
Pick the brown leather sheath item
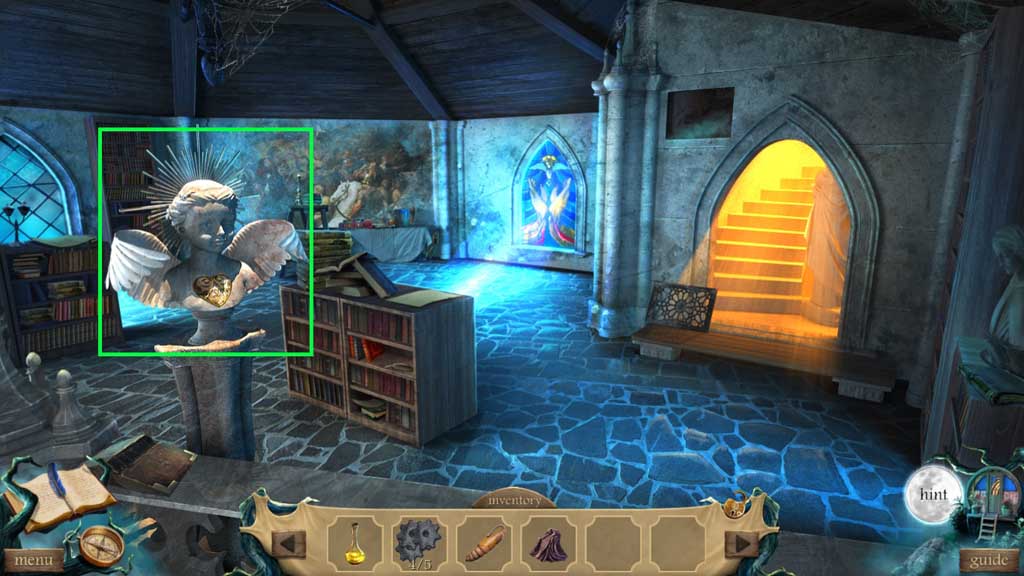[x=484, y=543]
